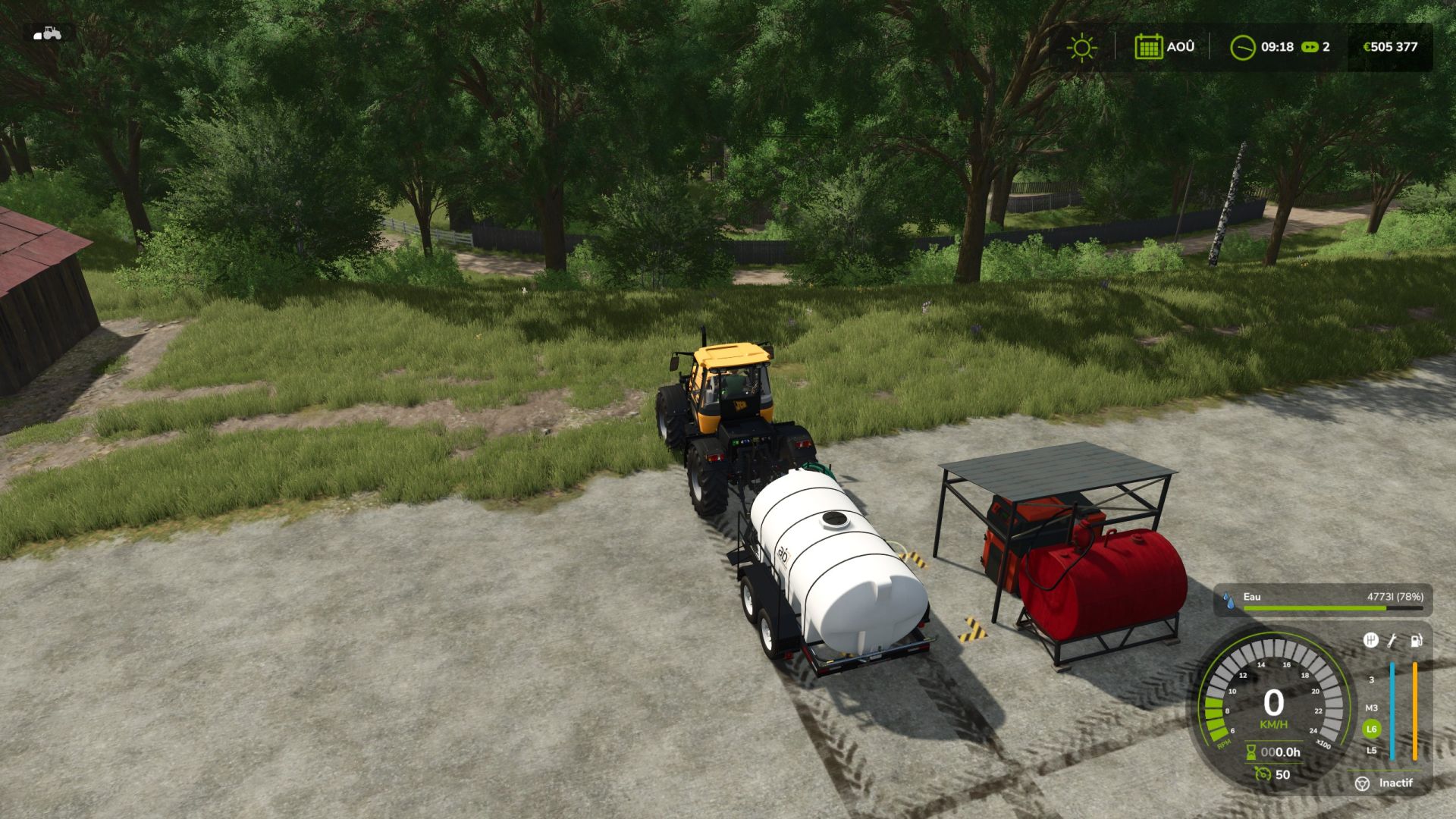Click the Inactif helper label
The width and height of the screenshot is (1456, 819).
point(1395,783)
